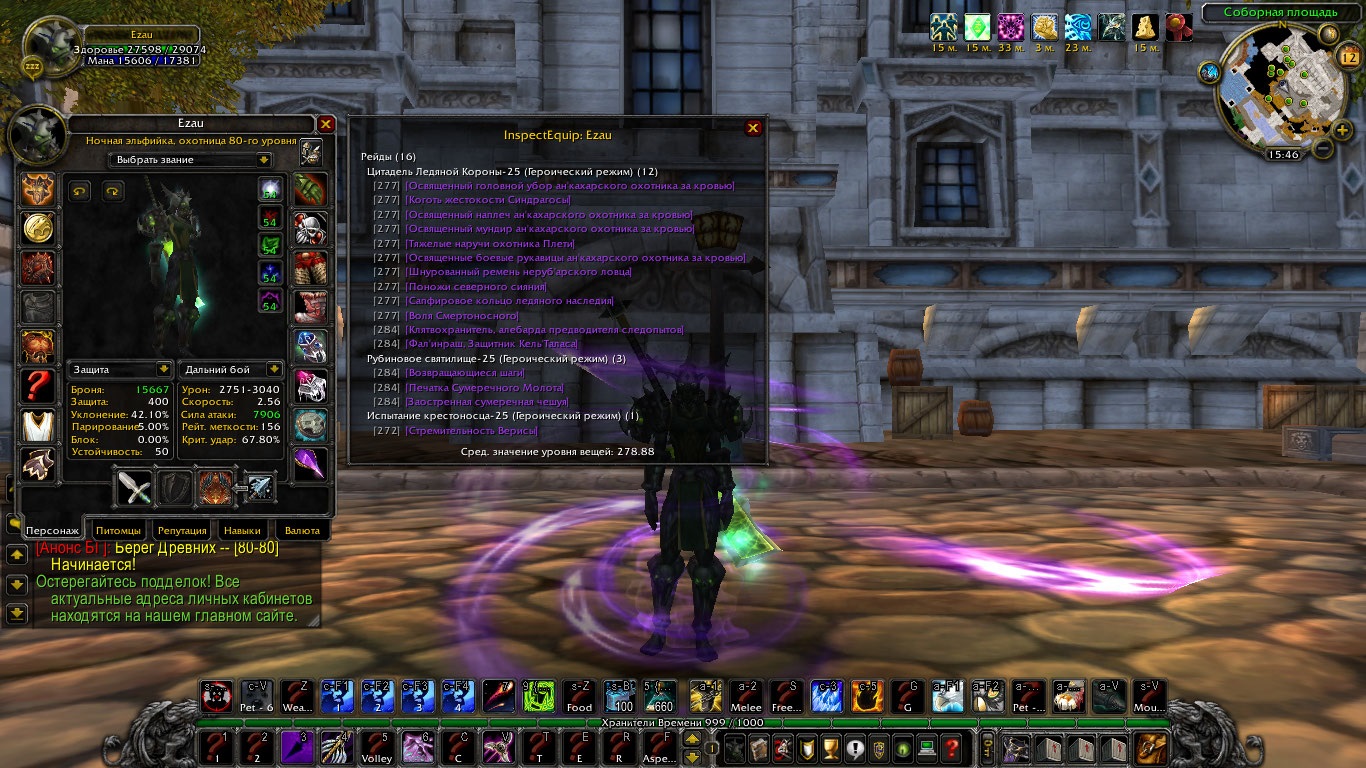1366x768 pixels.
Task: Switch to the Репутация tab
Action: tap(181, 530)
